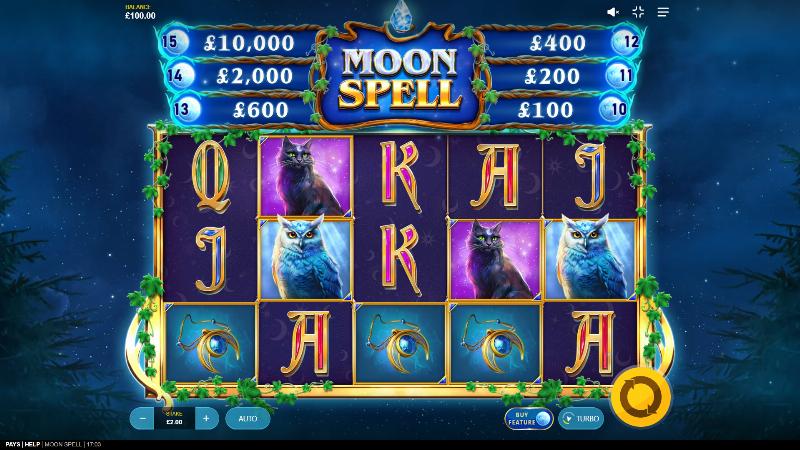Open the Help link
The width and height of the screenshot is (800, 450).
tap(33, 444)
